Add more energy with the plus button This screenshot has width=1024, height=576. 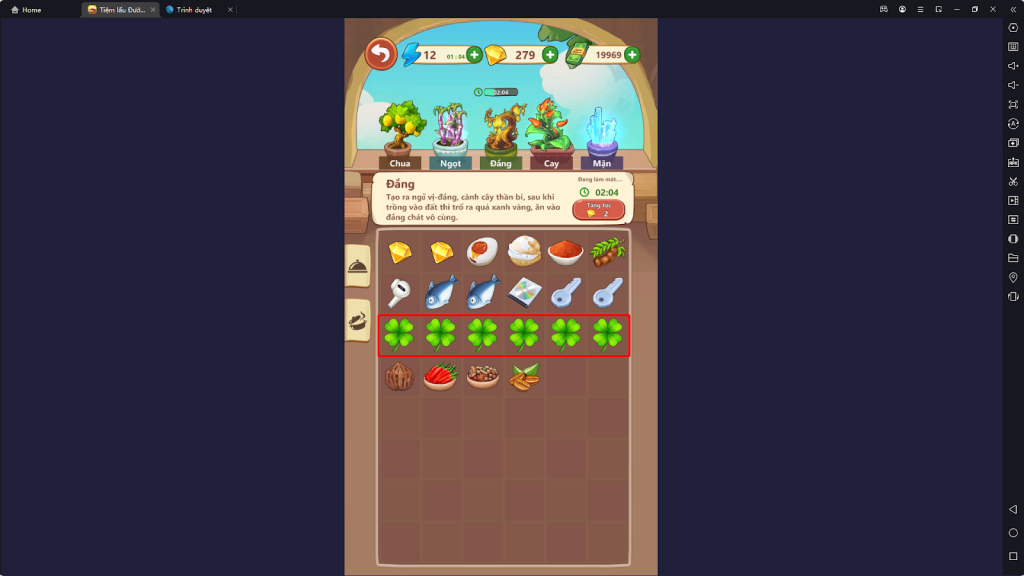[x=474, y=54]
